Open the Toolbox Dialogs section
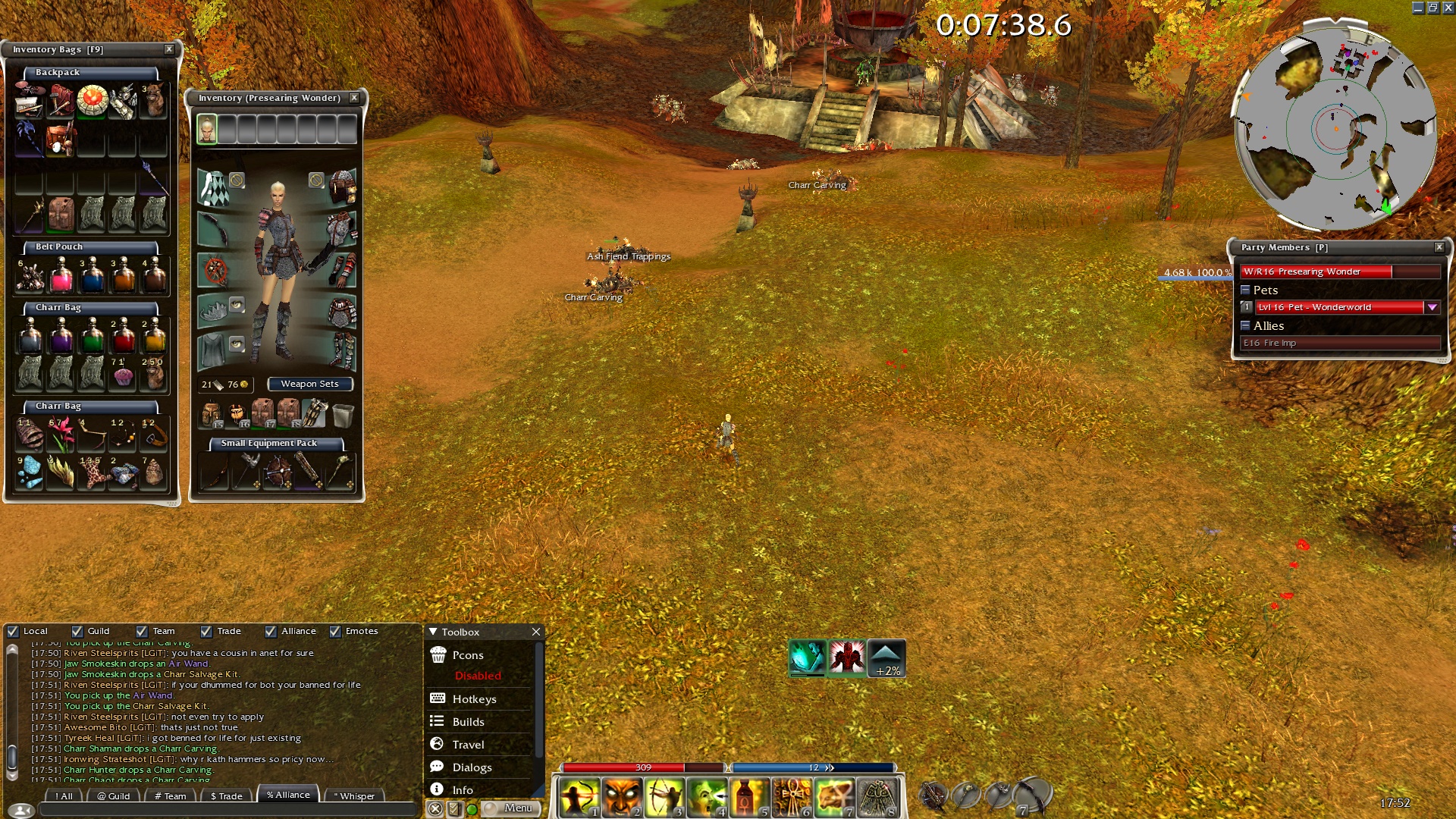 (472, 767)
